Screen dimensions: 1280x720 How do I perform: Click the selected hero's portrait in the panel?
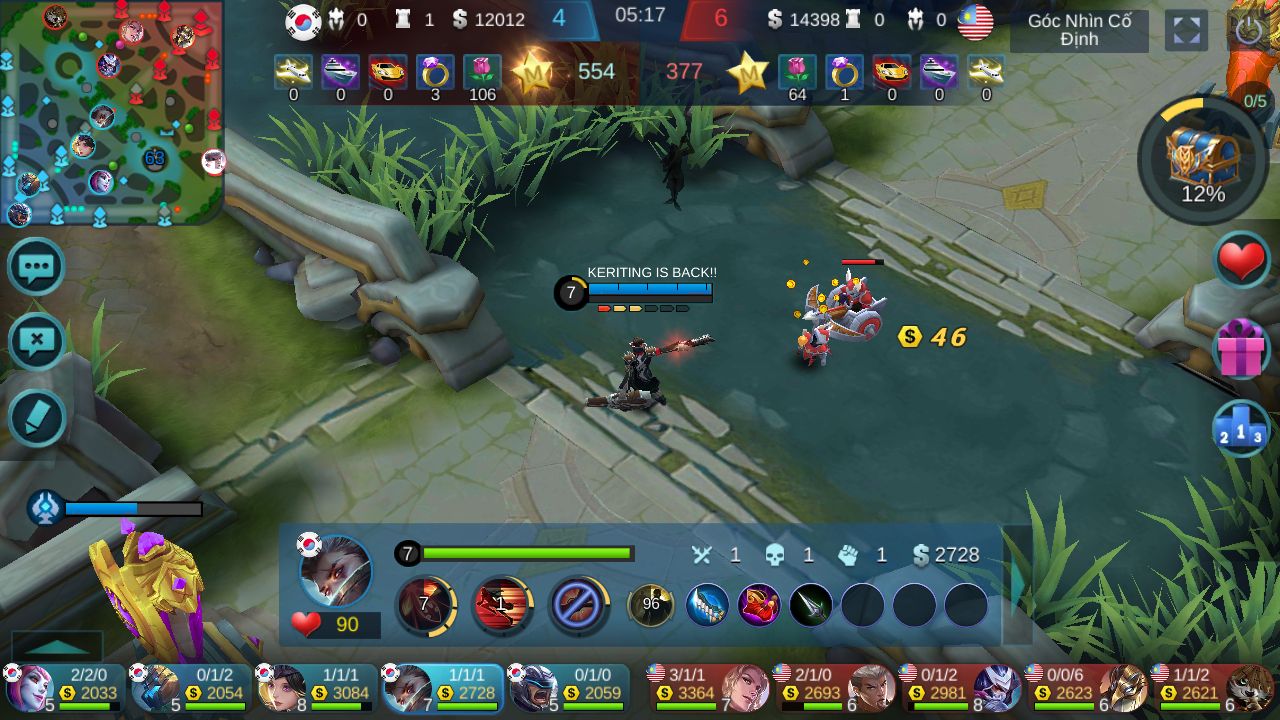pyautogui.click(x=336, y=570)
